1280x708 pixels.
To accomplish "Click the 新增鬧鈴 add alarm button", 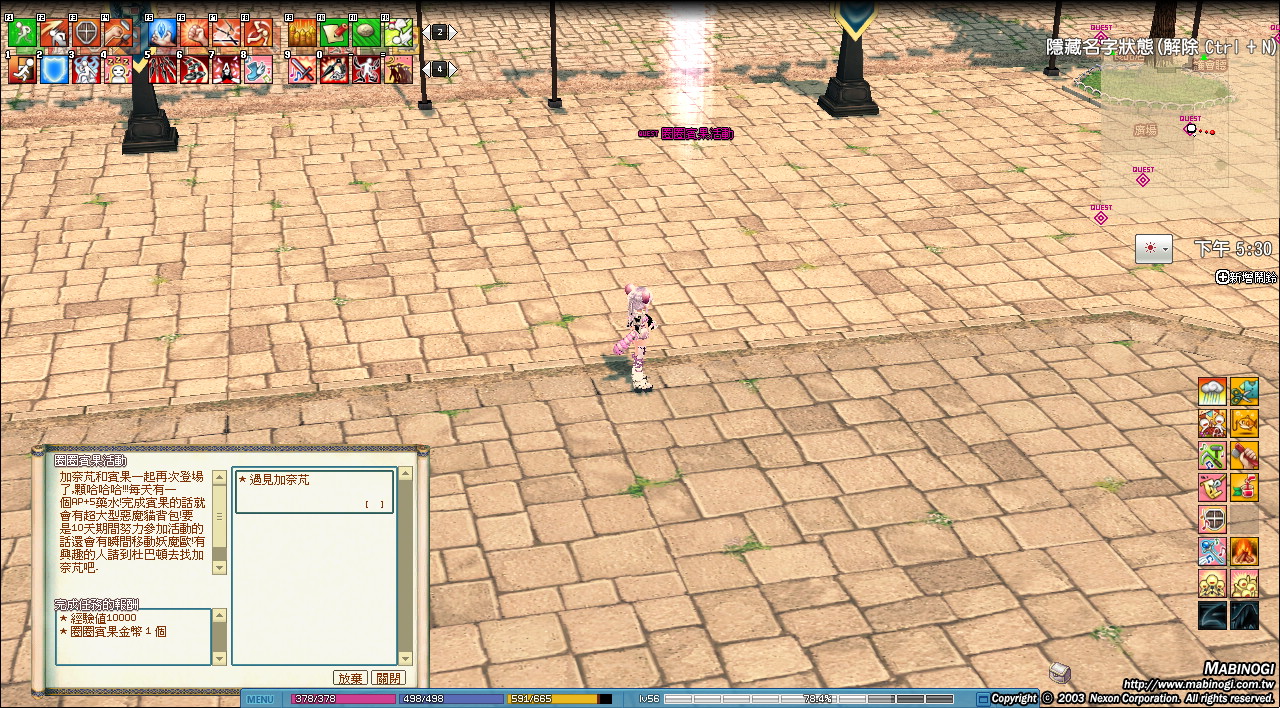I will coord(1246,277).
